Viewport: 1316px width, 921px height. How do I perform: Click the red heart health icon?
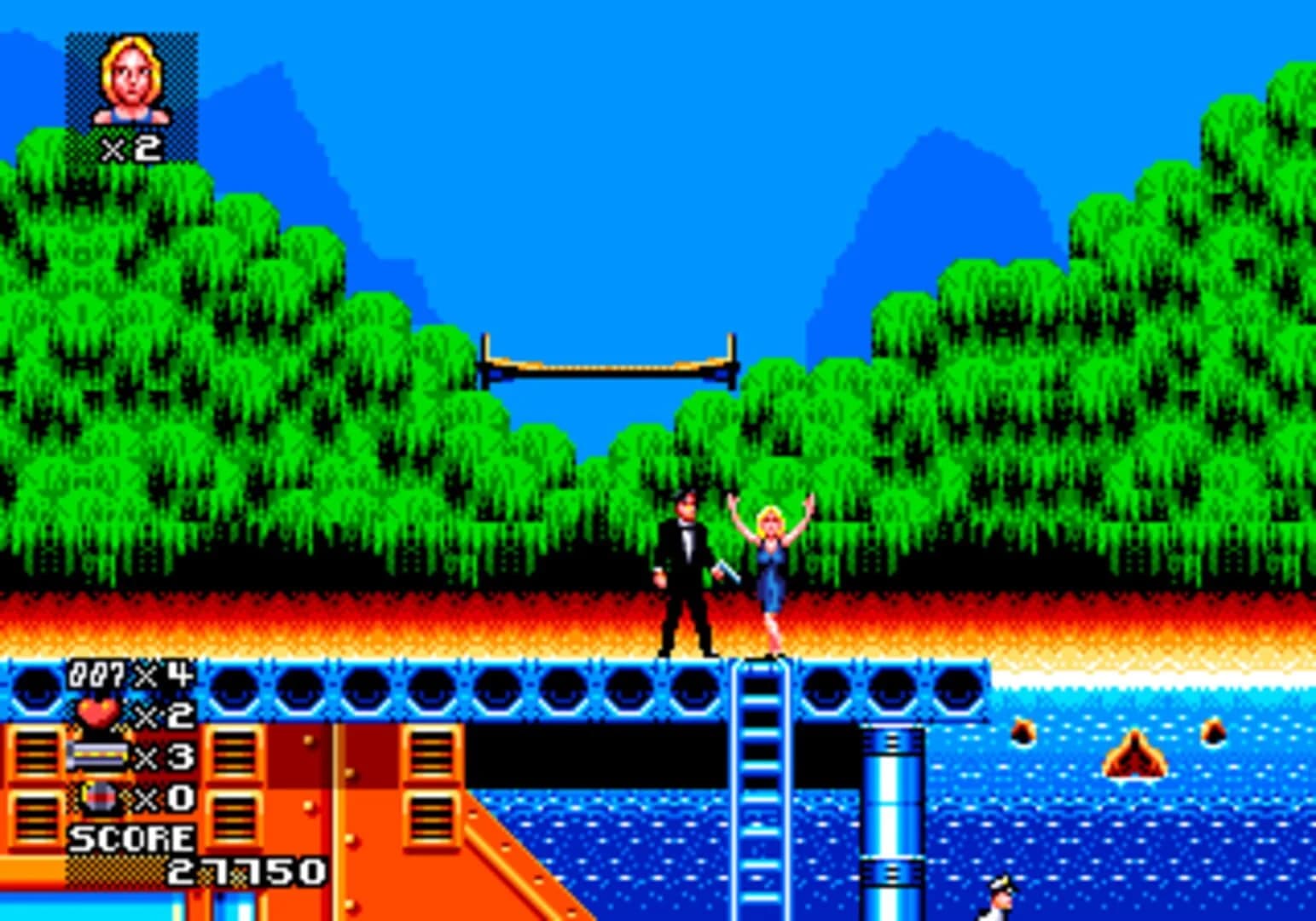pos(96,710)
